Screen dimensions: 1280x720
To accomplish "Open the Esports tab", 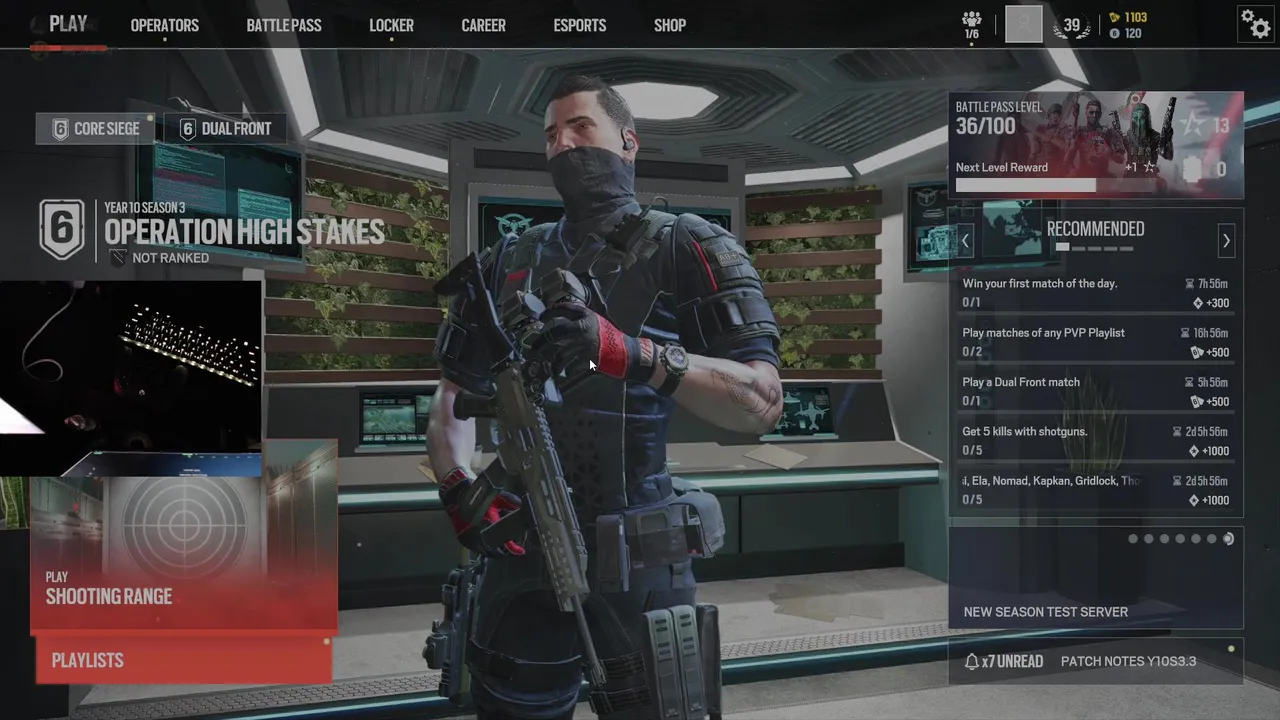I will (580, 26).
